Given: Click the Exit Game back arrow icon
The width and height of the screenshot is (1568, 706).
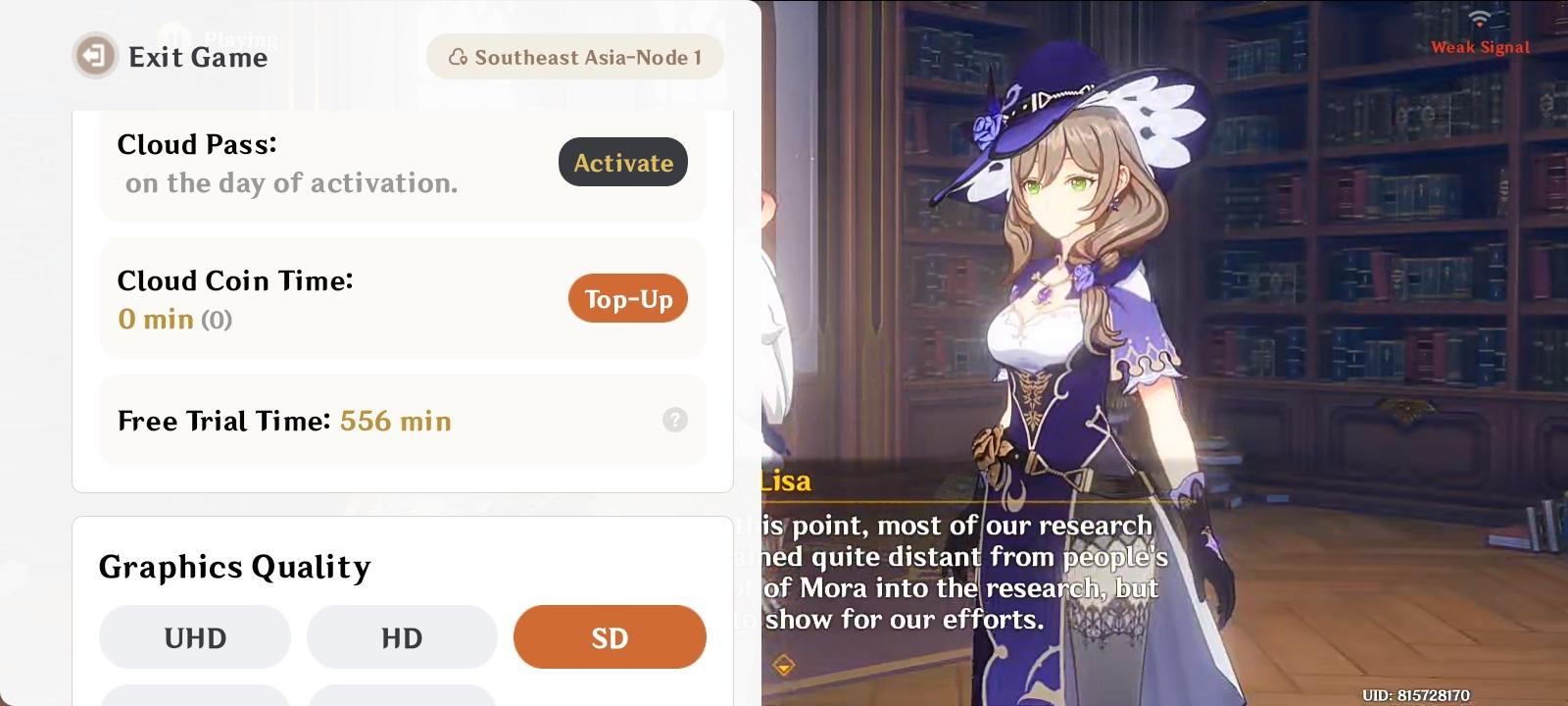Looking at the screenshot, I should click(93, 56).
